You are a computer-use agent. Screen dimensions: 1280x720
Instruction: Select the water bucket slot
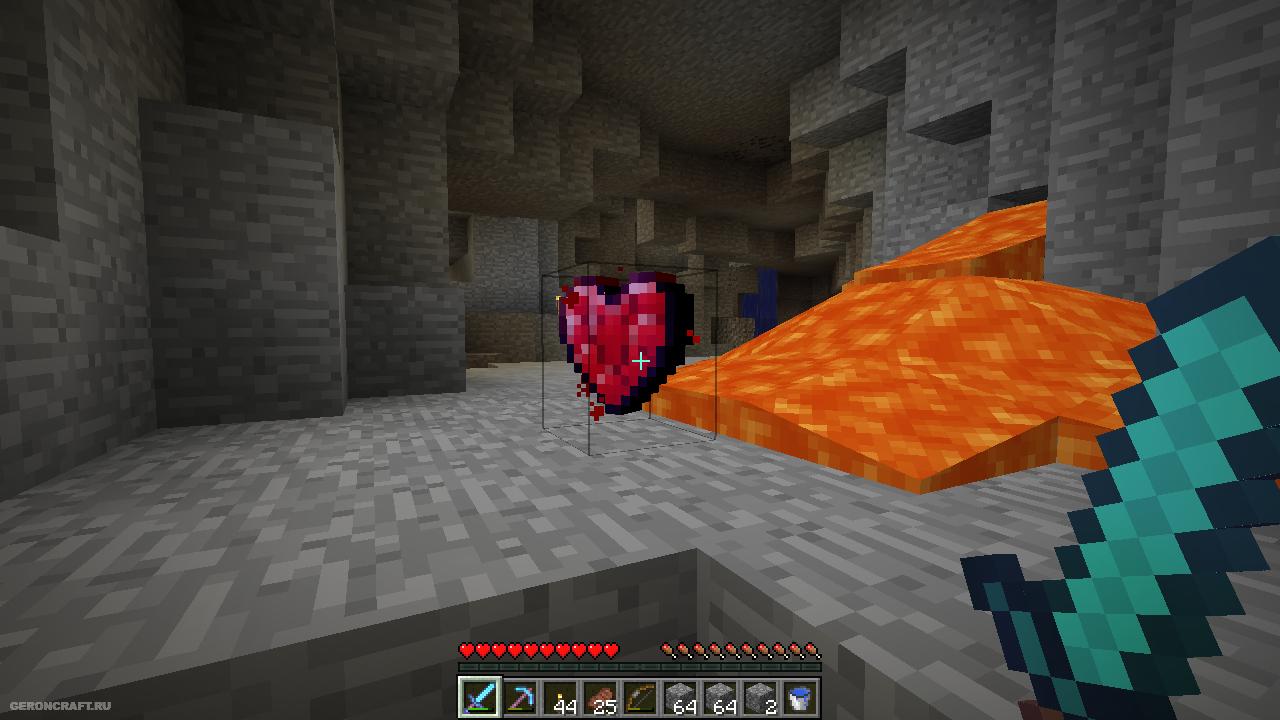[800, 697]
